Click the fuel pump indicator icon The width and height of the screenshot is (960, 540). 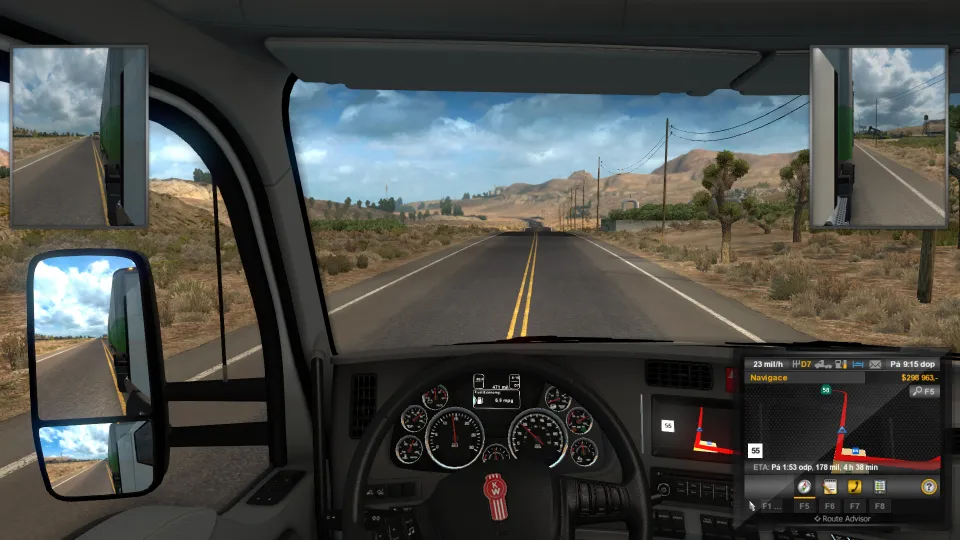[837, 364]
